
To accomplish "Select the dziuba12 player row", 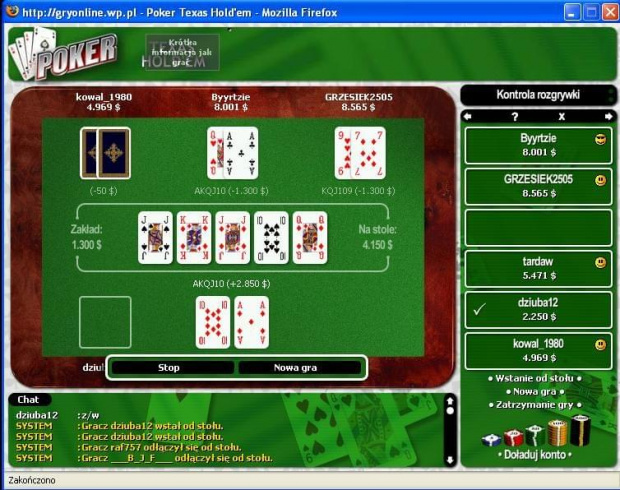I will click(538, 310).
